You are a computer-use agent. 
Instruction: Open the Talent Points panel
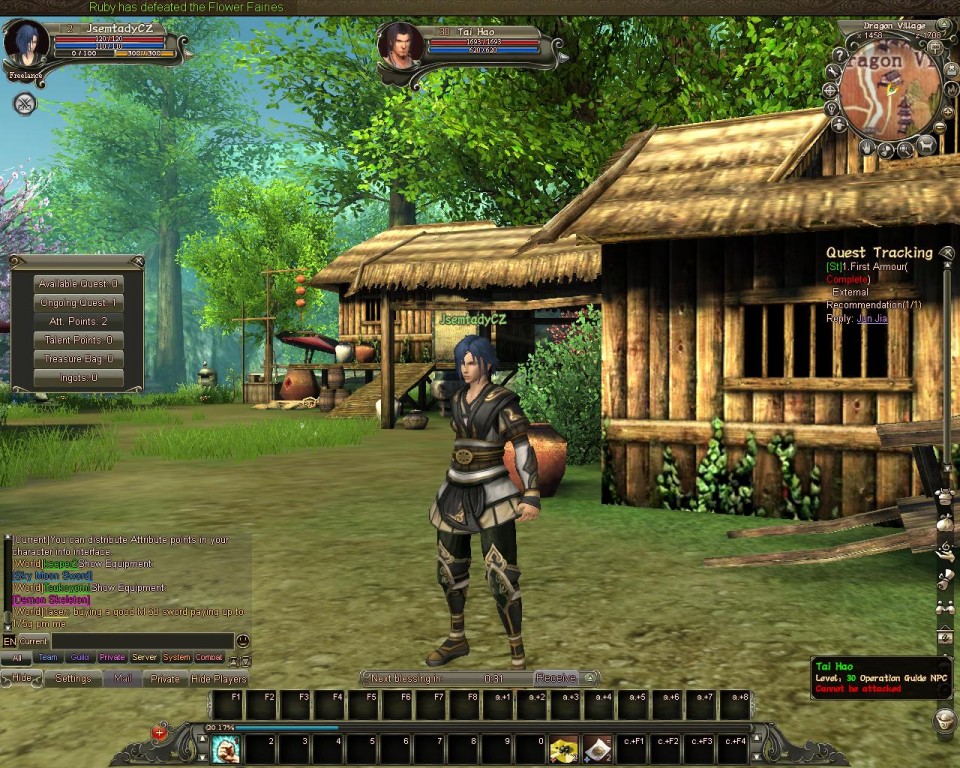click(78, 341)
